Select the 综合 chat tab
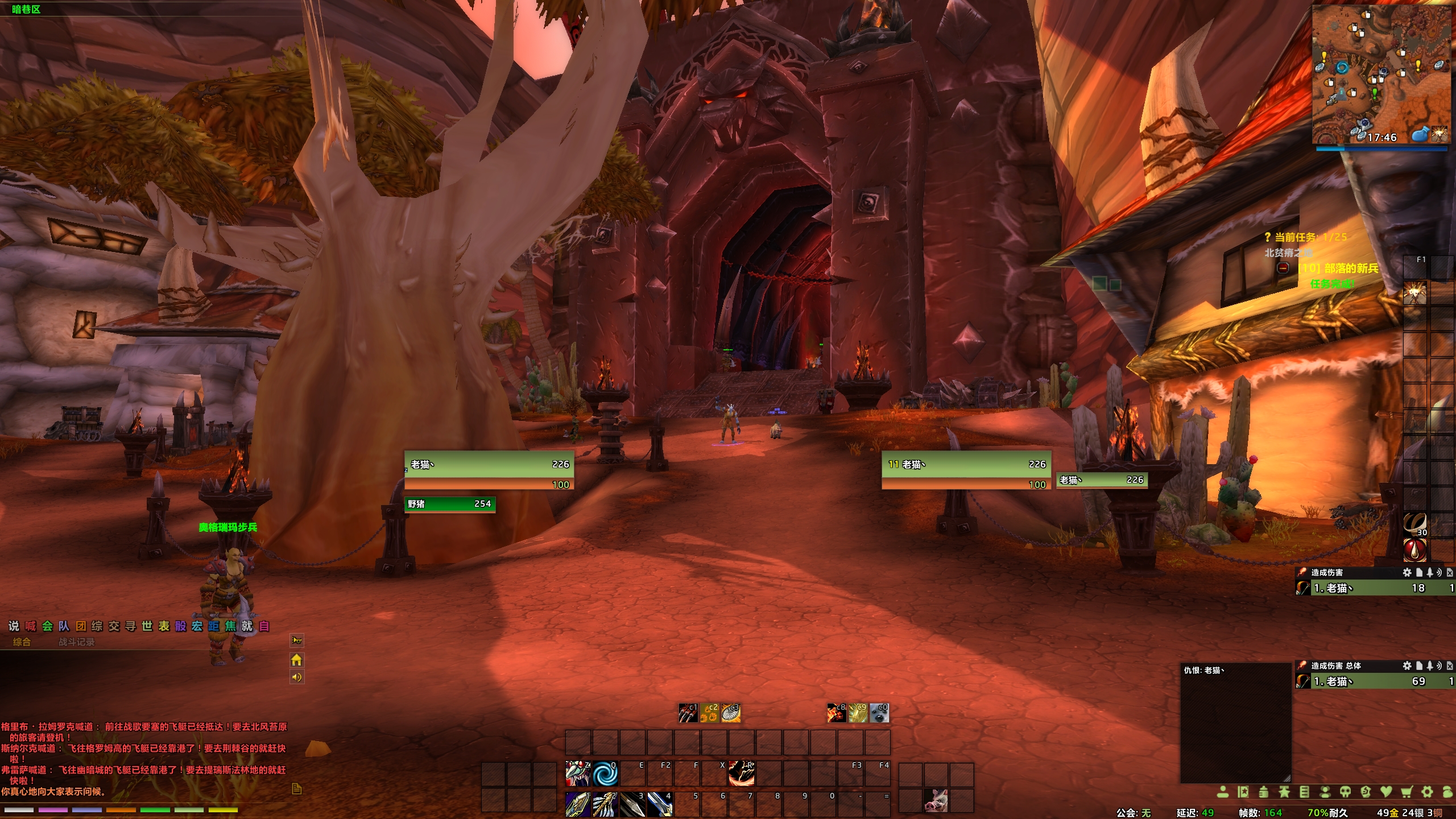 [x=22, y=642]
